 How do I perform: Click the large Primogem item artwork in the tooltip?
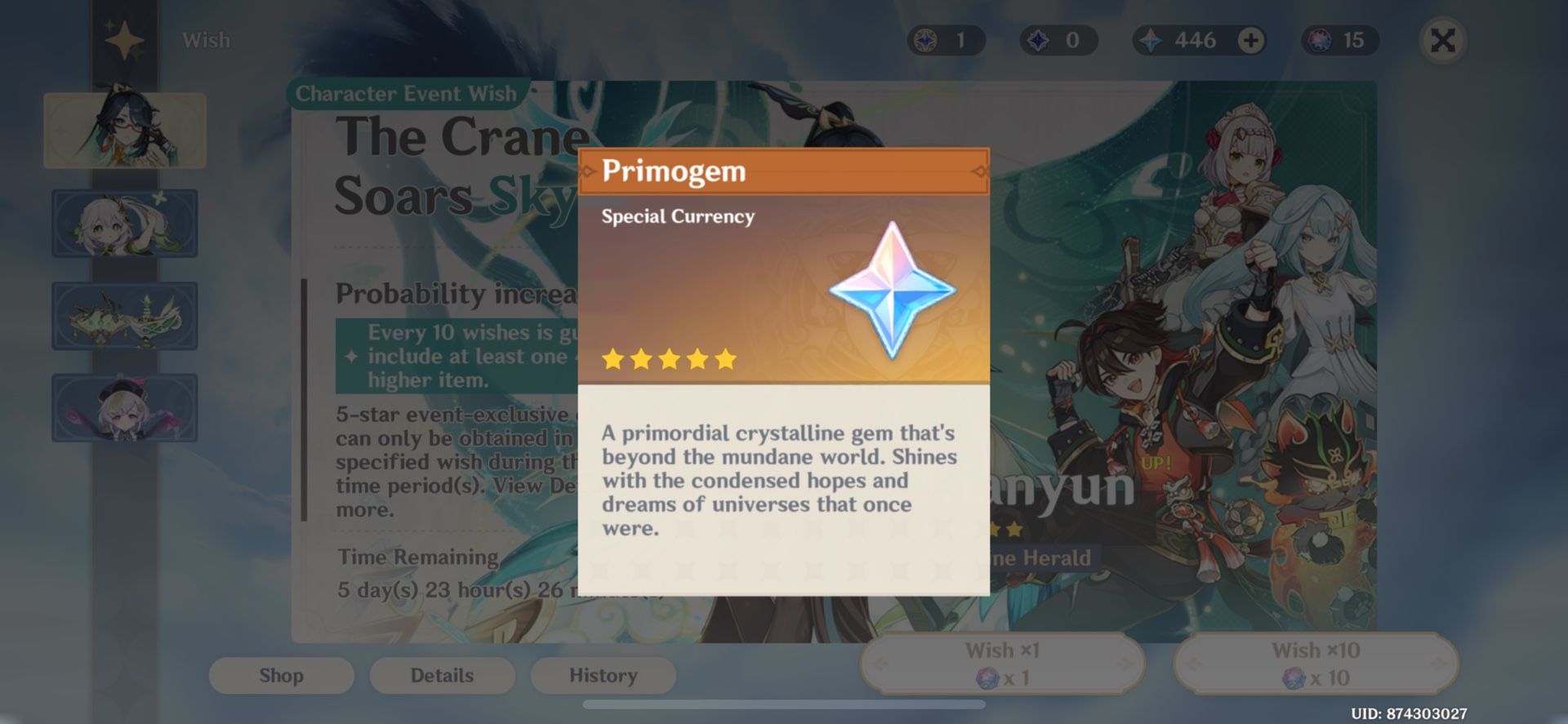pos(890,298)
